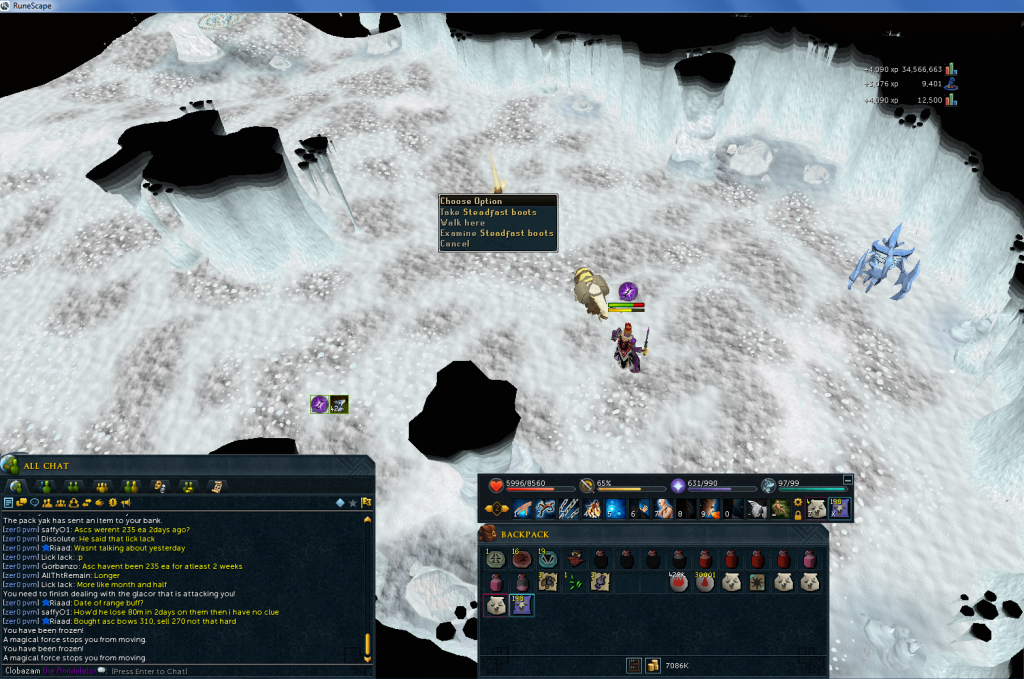Select the green herb item in backpack
Viewport: 1024px width, 679px height.
(x=573, y=582)
